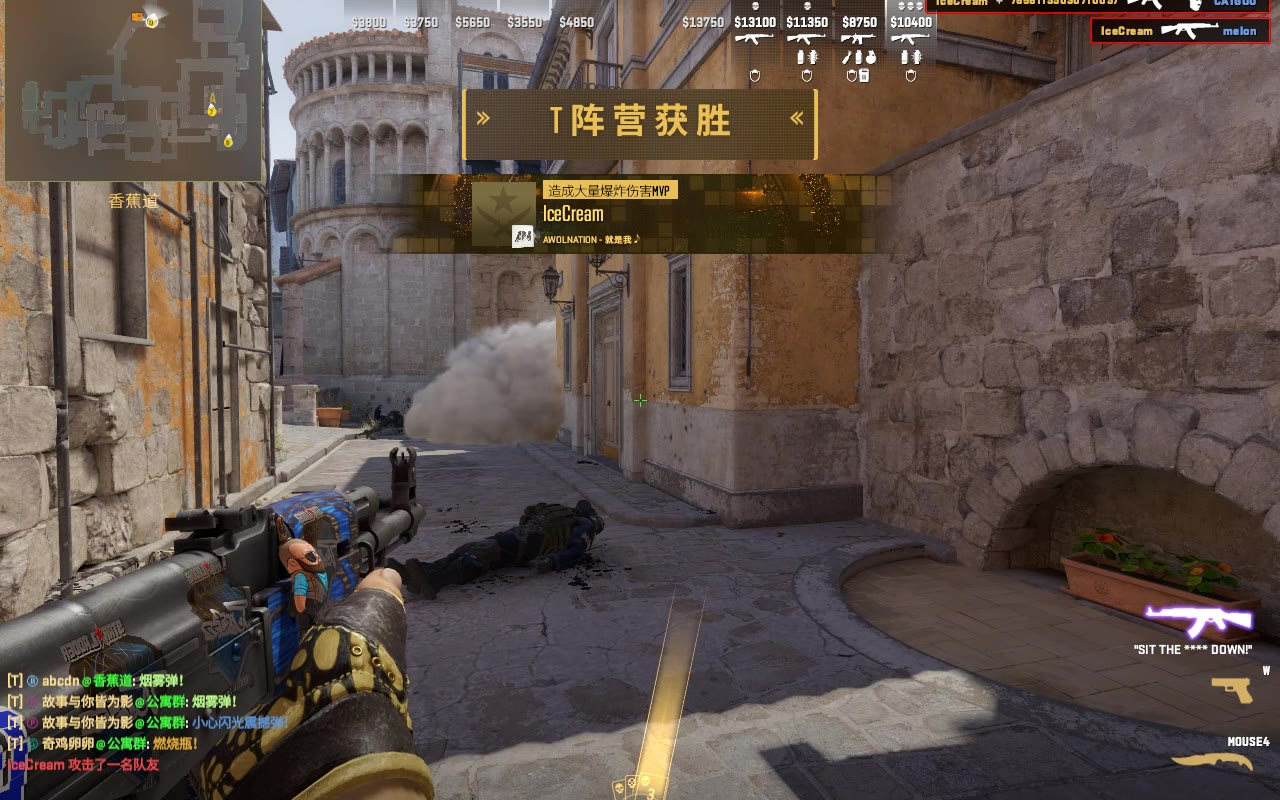Image resolution: width=1280 pixels, height=800 pixels.
Task: Select the glowing AK-47 weapon slot
Action: click(1199, 621)
